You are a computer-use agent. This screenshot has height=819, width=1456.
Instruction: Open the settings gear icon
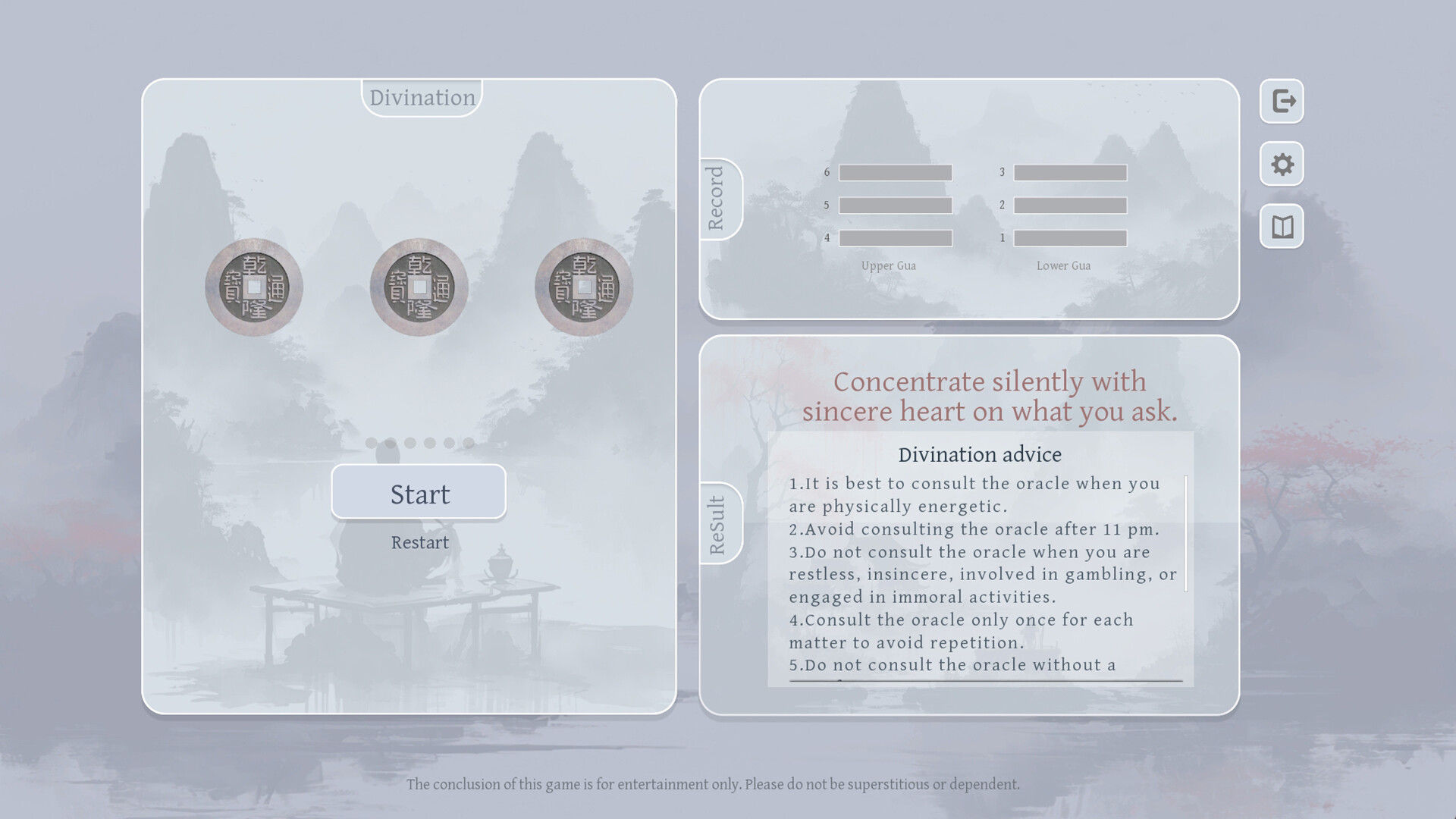[x=1281, y=164]
